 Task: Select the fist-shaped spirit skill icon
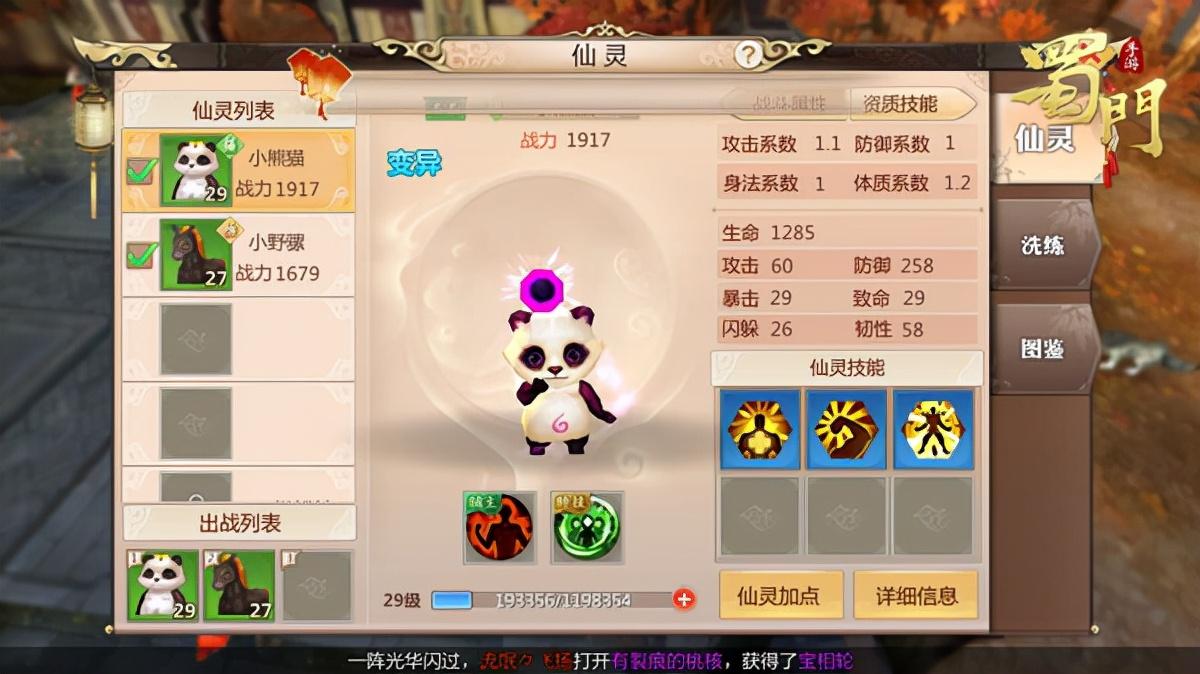coord(846,429)
